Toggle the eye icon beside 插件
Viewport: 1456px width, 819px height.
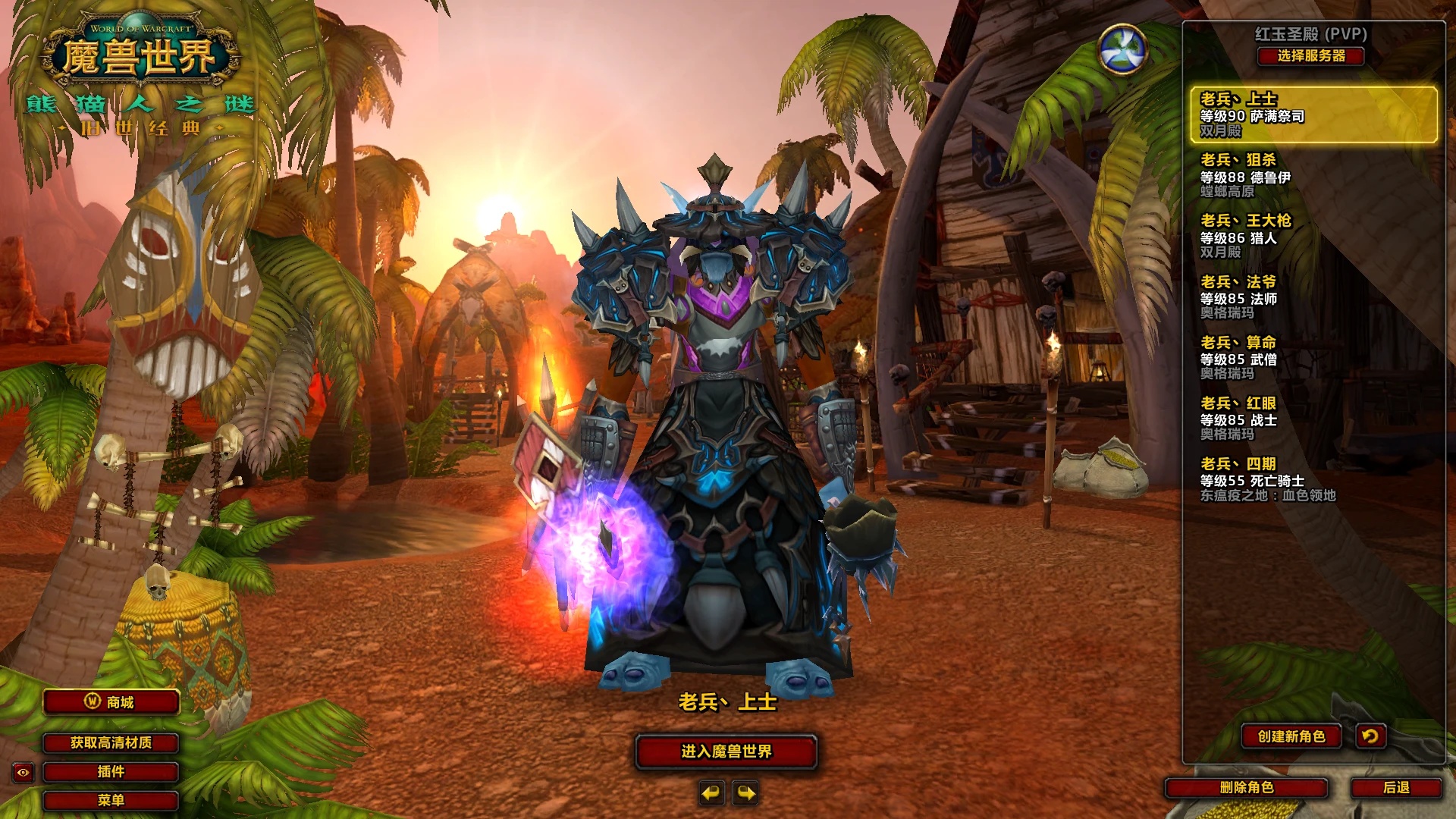(23, 773)
